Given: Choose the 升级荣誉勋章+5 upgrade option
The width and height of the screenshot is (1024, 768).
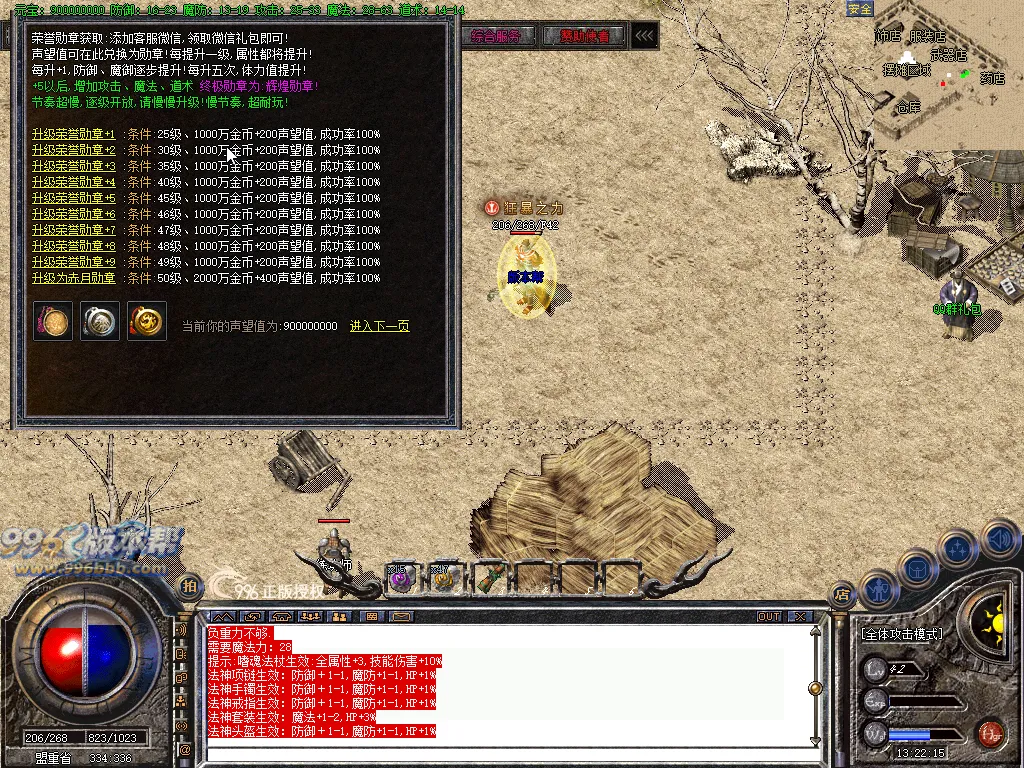Looking at the screenshot, I should click(x=74, y=198).
